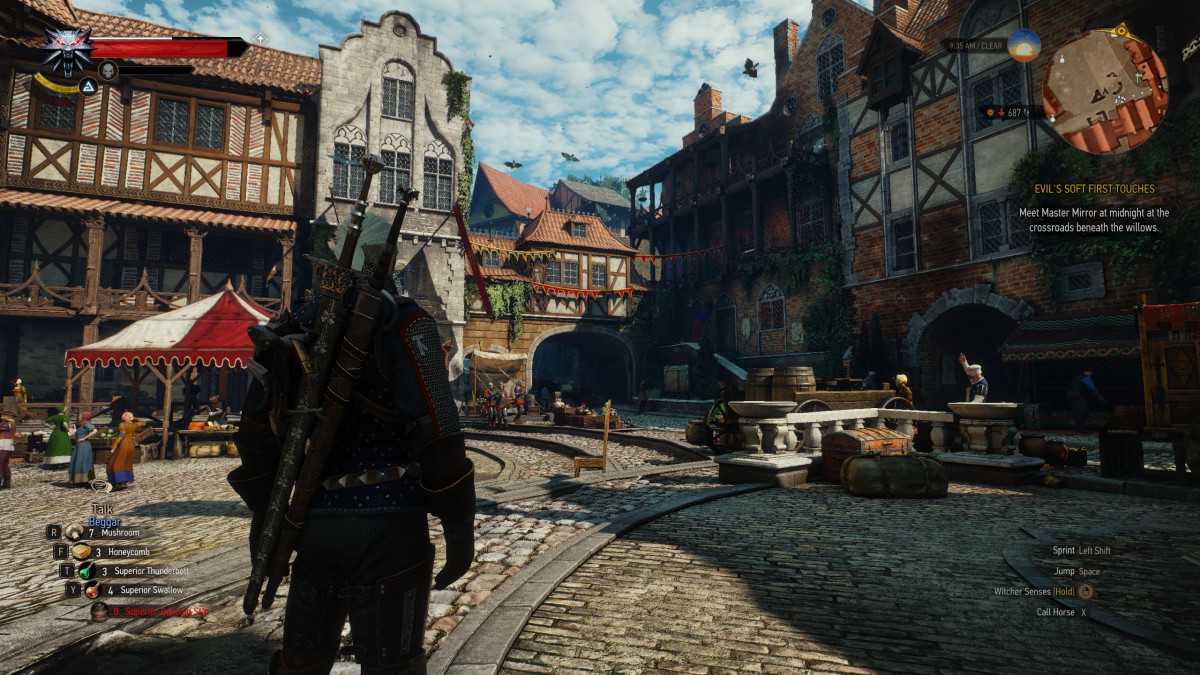Use the Mushroom quick slot
Screen dimensions: 1200x675
click(75, 533)
